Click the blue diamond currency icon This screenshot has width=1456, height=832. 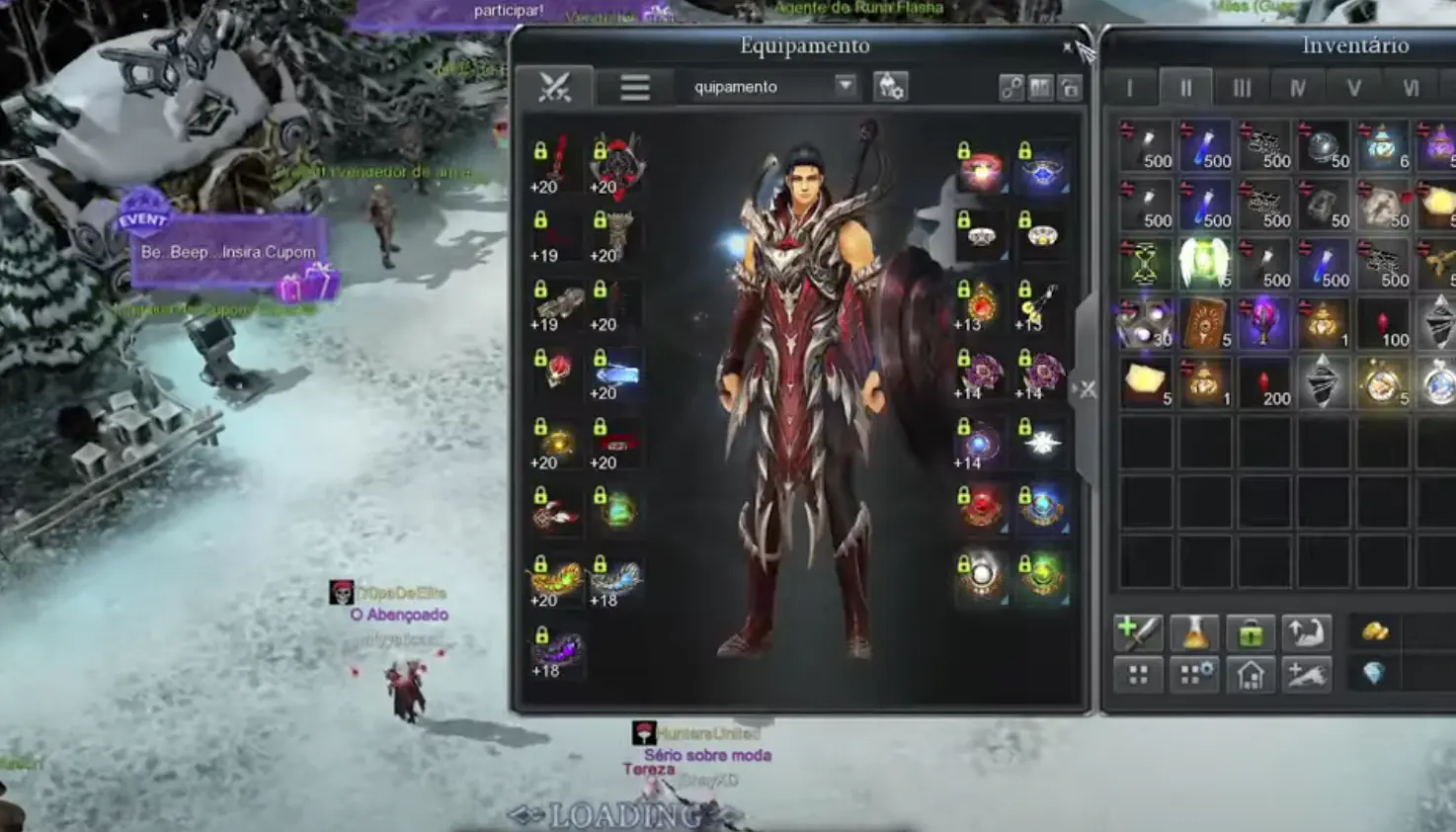[x=1377, y=675]
